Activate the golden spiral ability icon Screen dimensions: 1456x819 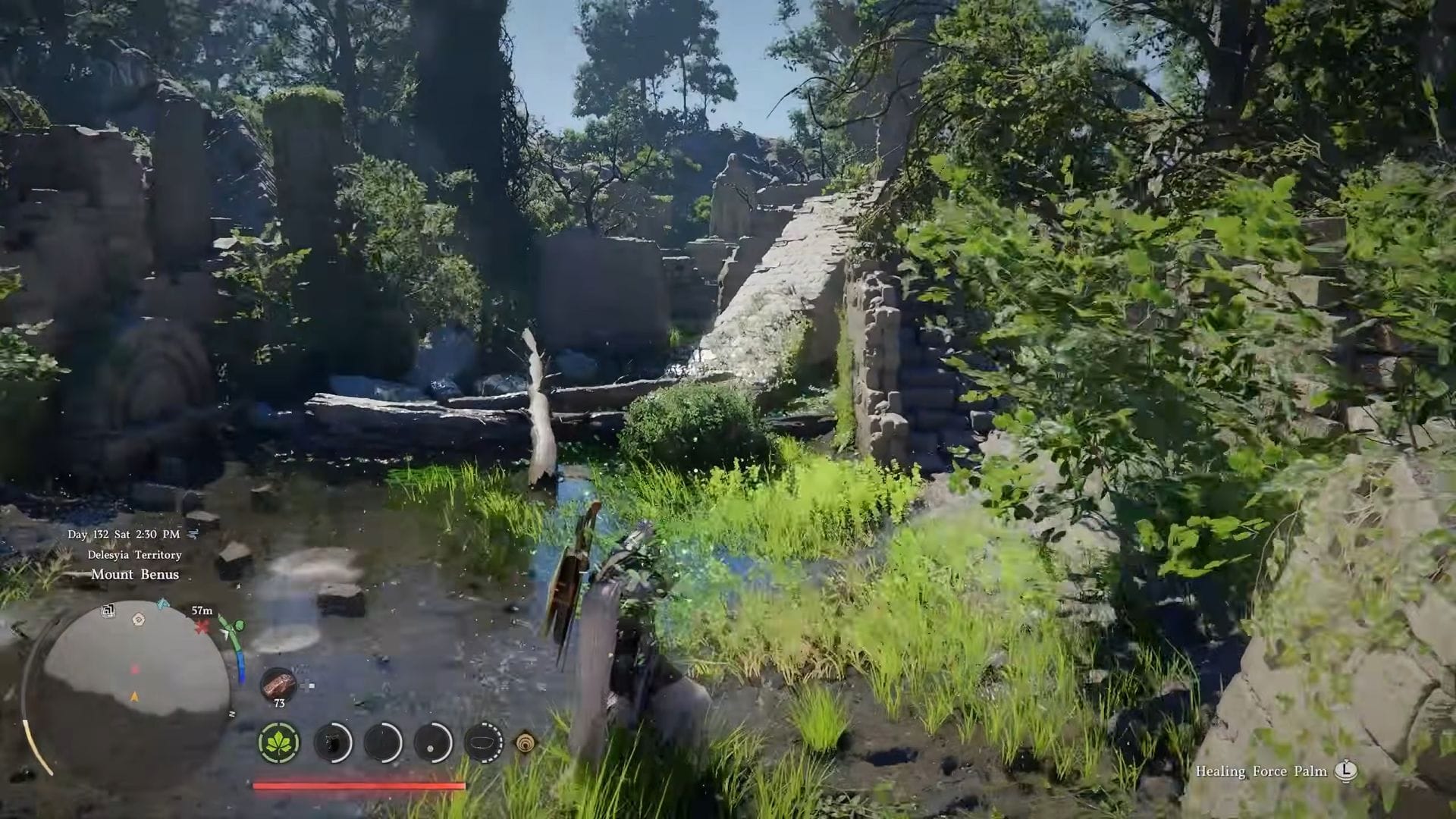click(x=525, y=742)
